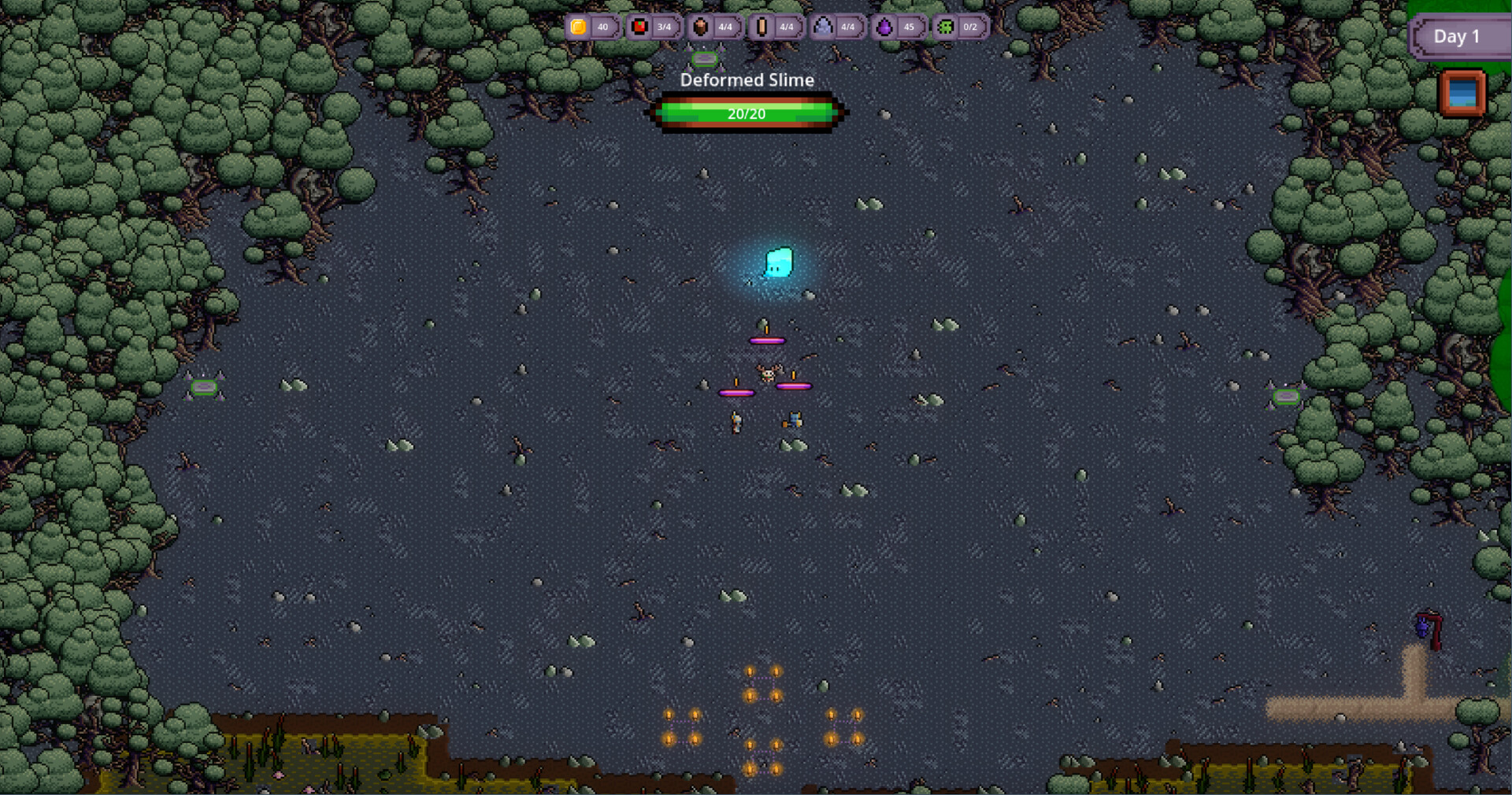This screenshot has width=1512, height=795.
Task: Click the acorn resource icon in the HUD
Action: (x=701, y=28)
